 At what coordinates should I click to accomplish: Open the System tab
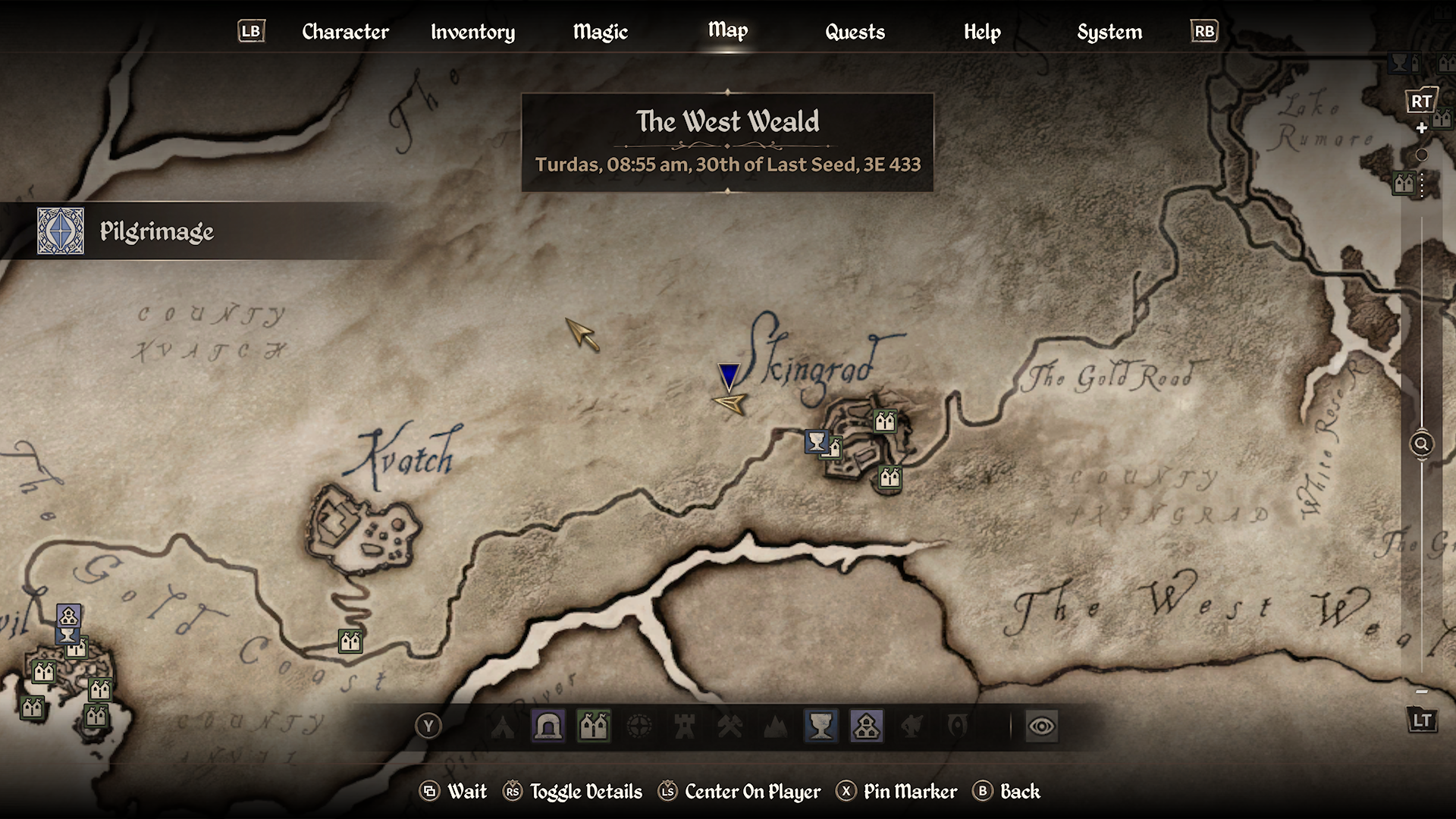click(x=1109, y=32)
